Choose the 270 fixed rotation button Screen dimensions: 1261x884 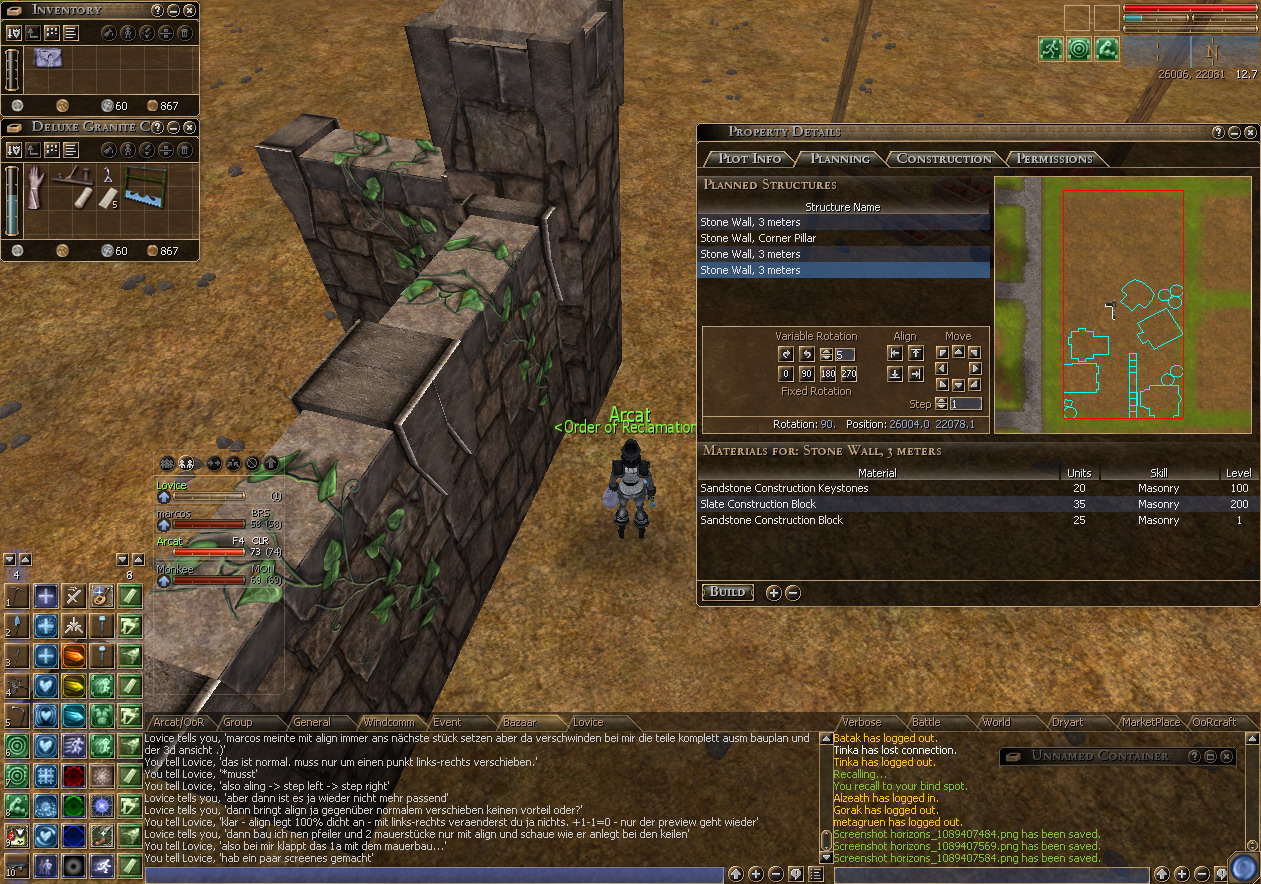[849, 374]
